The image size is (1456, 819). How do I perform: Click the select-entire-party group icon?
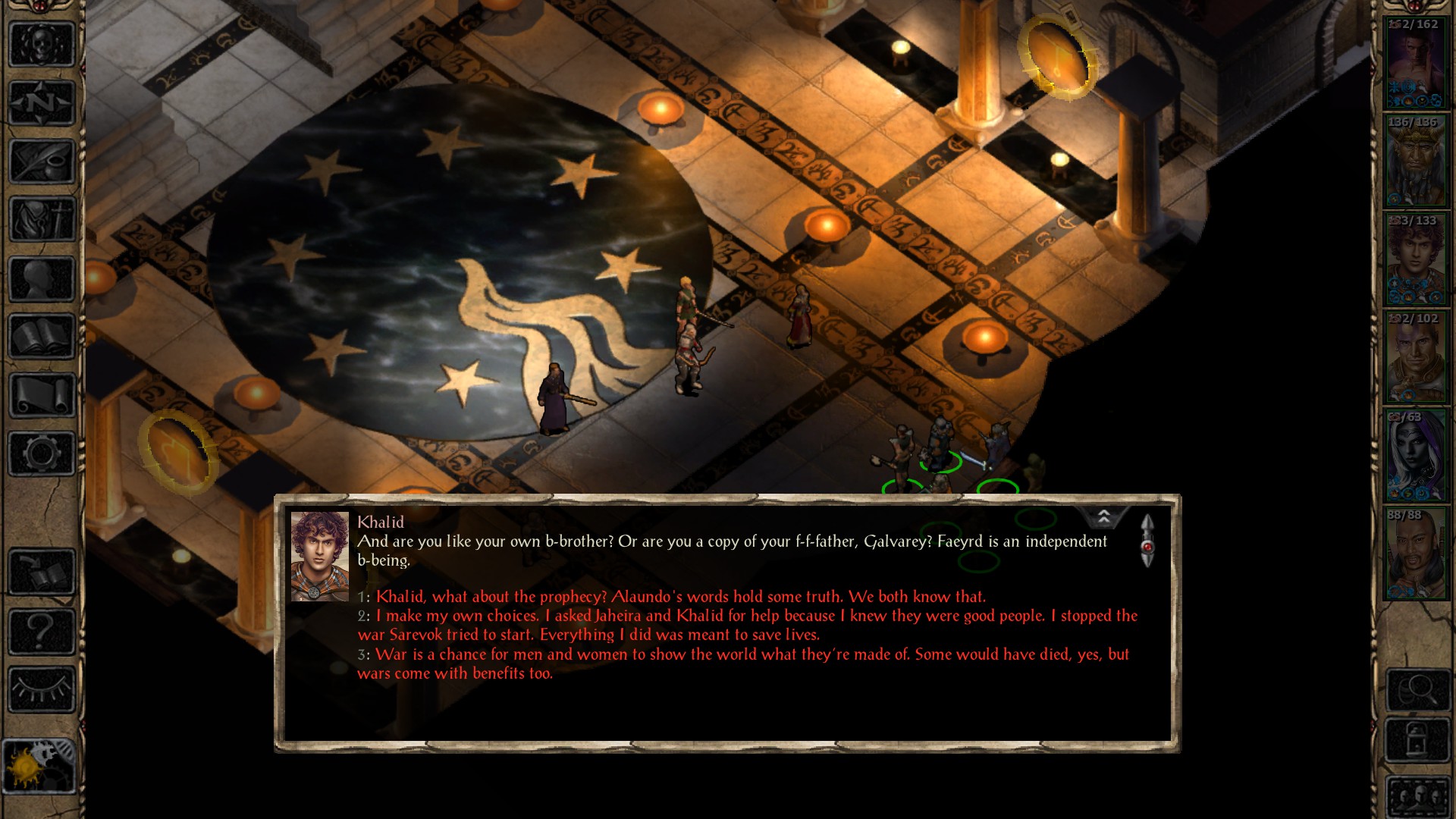[x=1418, y=796]
